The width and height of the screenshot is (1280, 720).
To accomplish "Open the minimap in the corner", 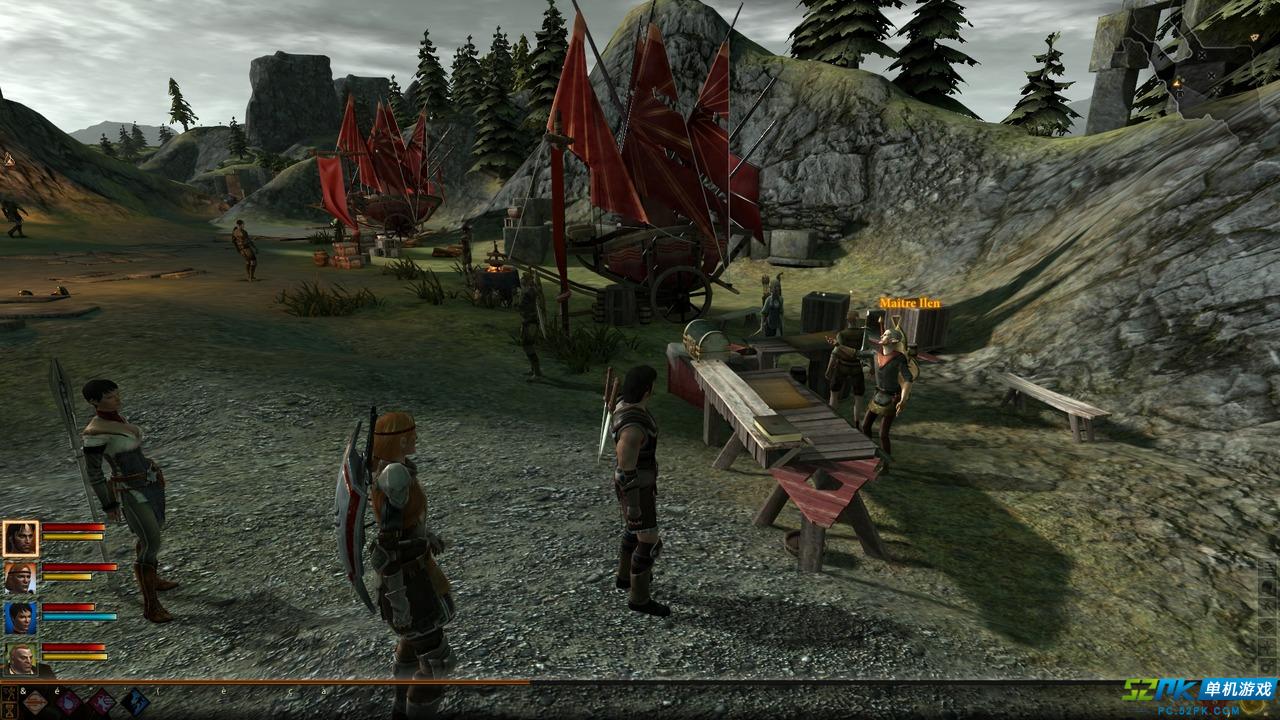I will pos(1190,70).
